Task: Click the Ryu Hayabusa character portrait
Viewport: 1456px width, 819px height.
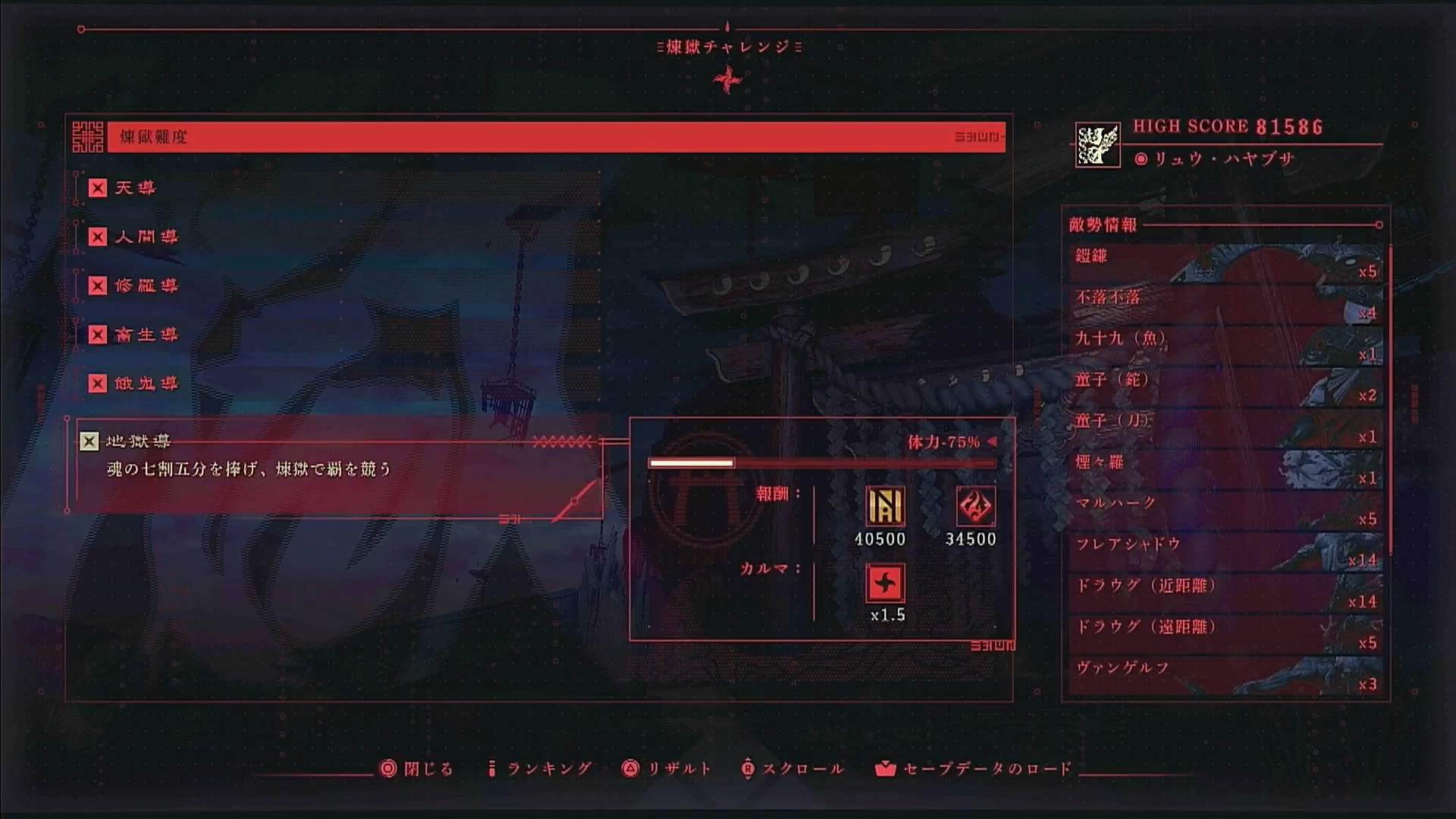Action: pos(1097,145)
